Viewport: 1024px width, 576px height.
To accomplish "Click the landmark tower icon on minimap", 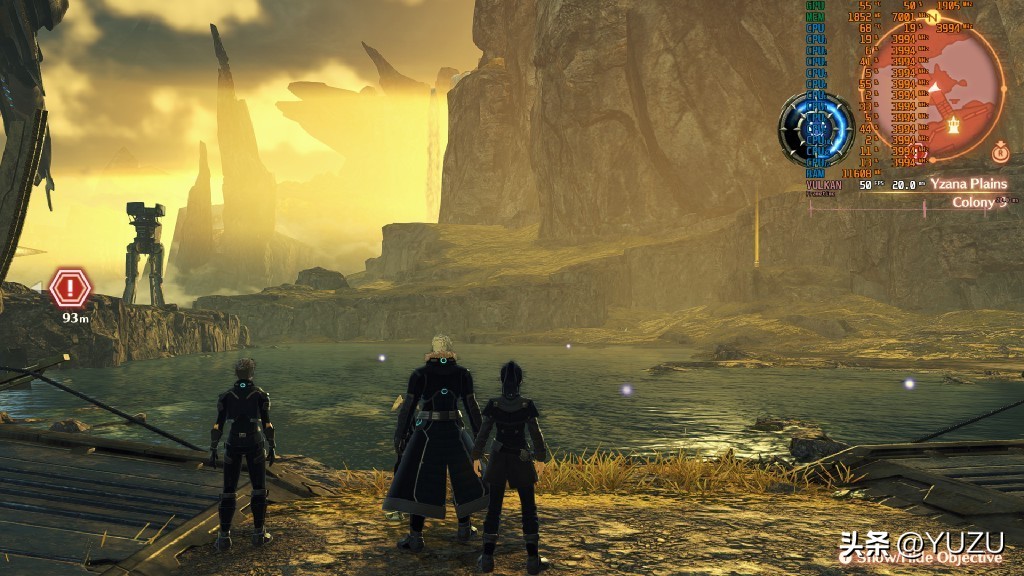I will coord(954,126).
